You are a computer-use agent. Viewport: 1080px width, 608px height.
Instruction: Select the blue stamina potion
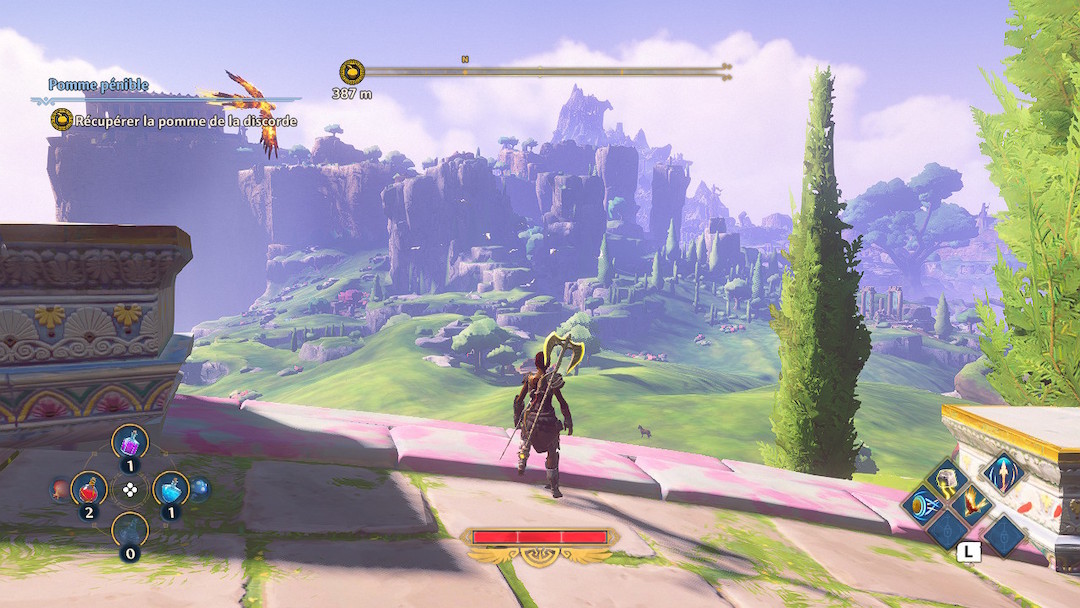(x=171, y=488)
